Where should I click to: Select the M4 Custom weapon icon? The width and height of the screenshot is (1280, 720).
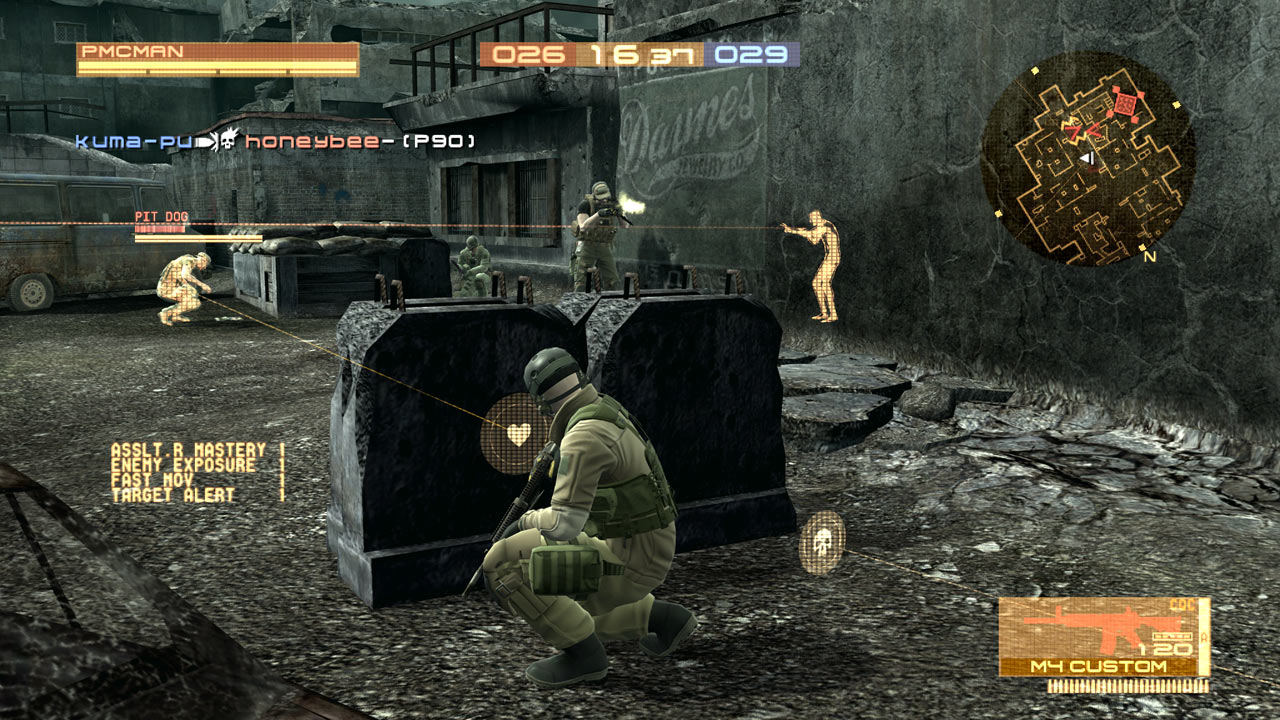(x=1100, y=627)
